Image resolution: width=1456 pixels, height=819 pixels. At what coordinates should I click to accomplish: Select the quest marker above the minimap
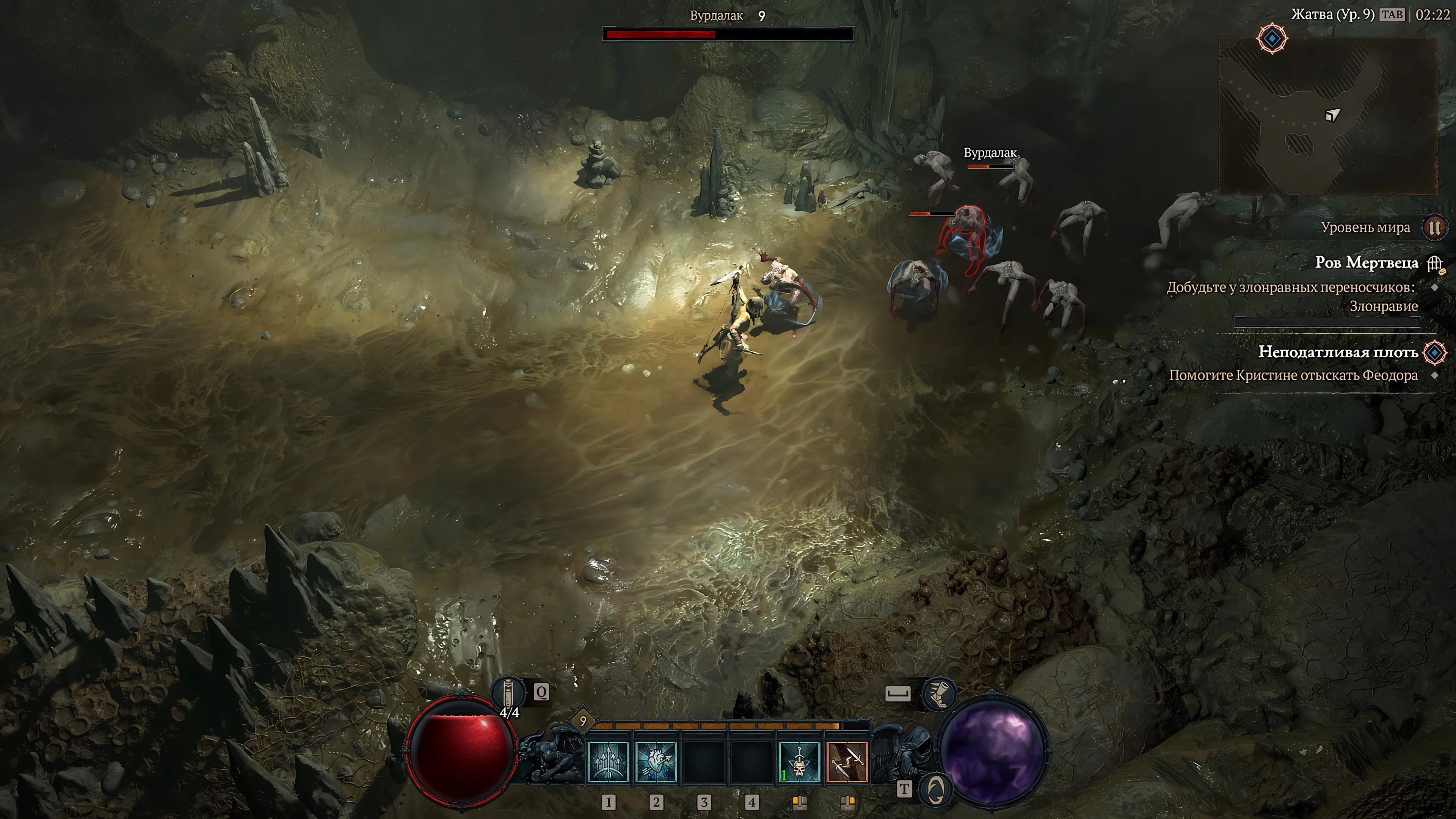point(1272,39)
